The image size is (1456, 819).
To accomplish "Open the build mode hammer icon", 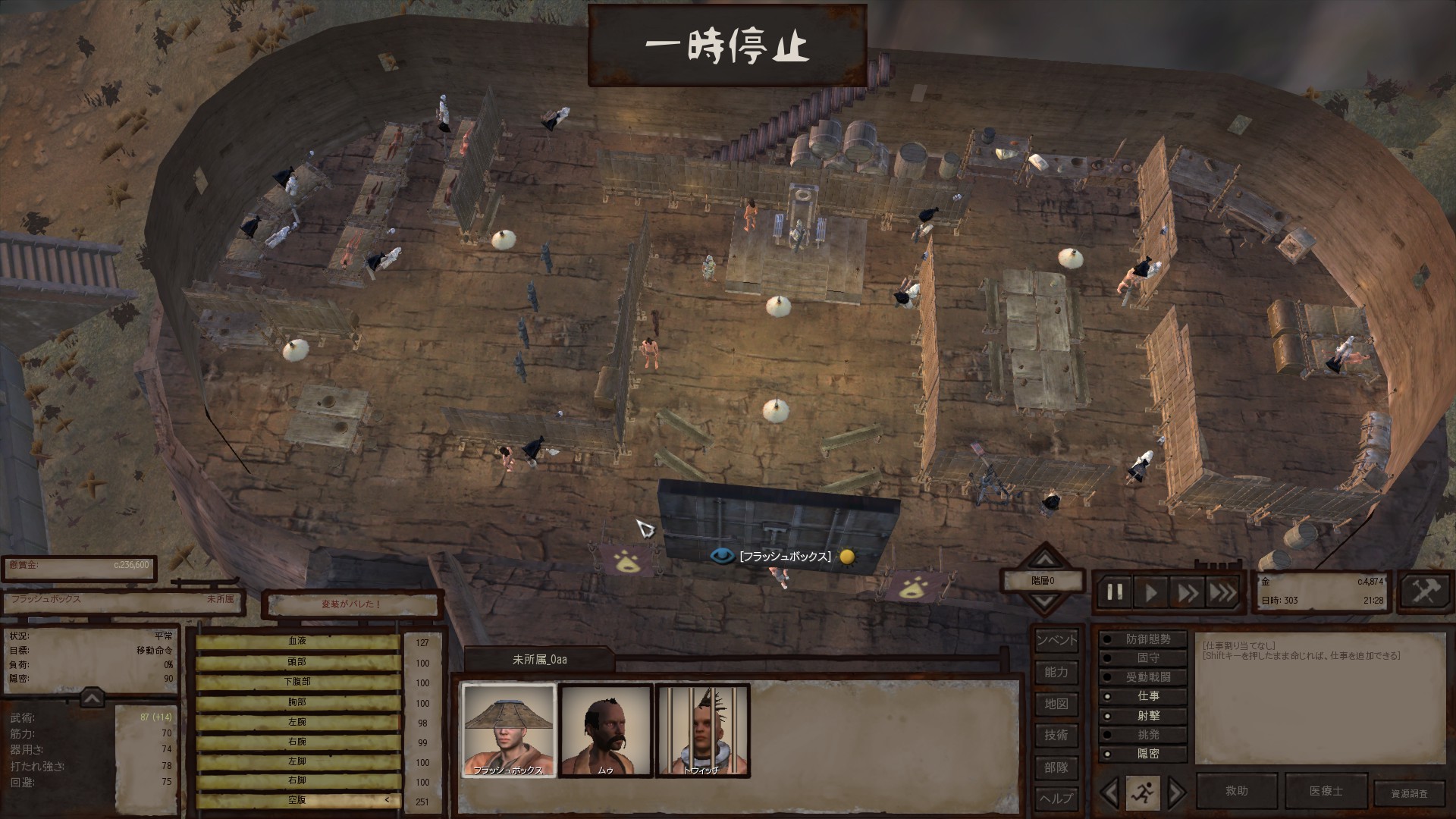I will [x=1424, y=591].
